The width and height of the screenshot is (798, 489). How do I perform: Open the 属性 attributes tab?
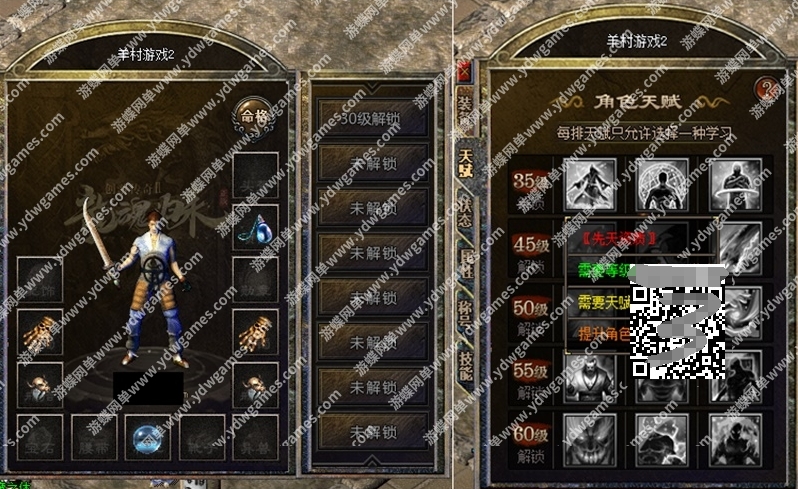tap(465, 260)
